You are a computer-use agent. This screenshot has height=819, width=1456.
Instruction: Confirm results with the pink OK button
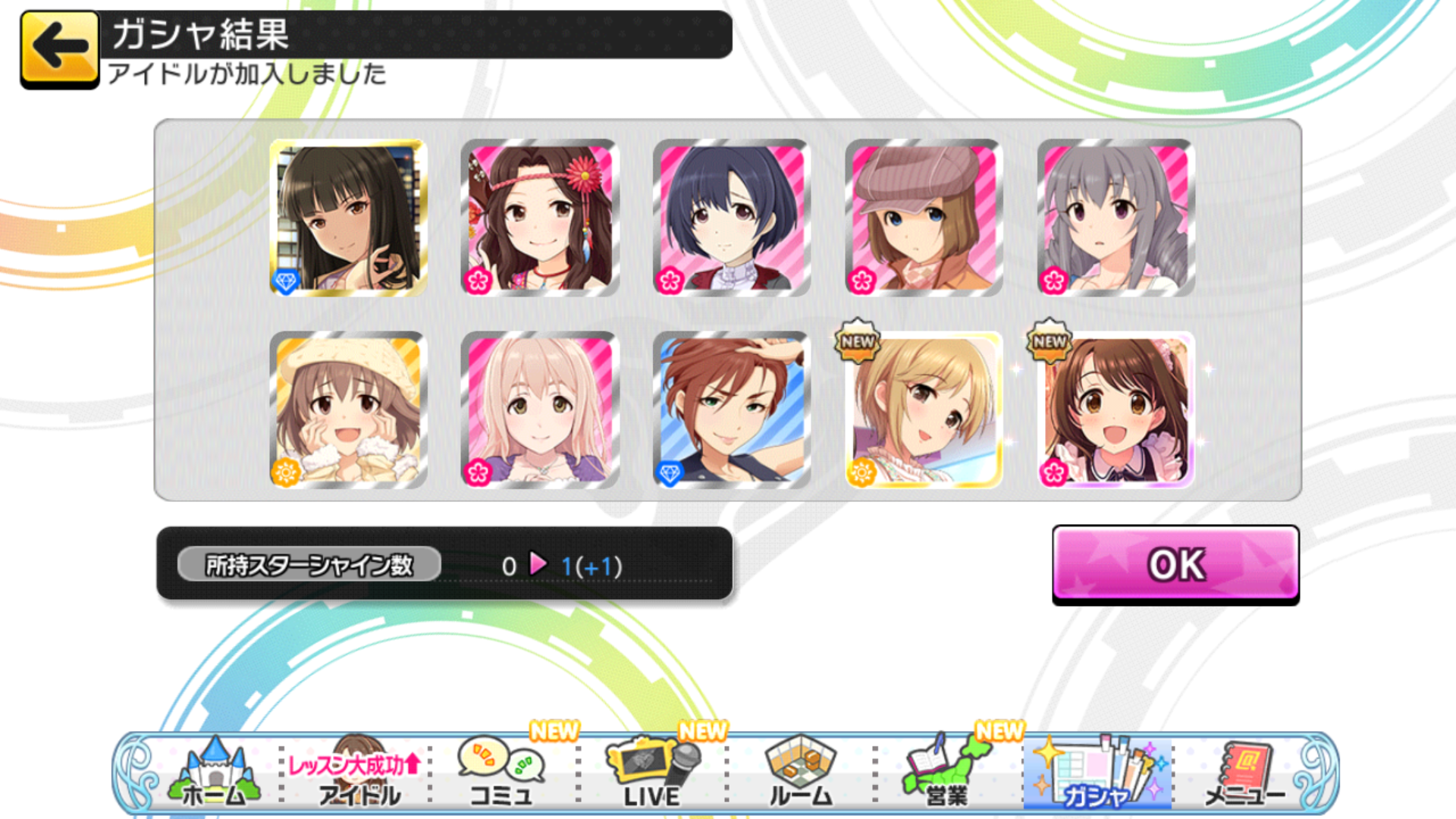click(x=1175, y=564)
